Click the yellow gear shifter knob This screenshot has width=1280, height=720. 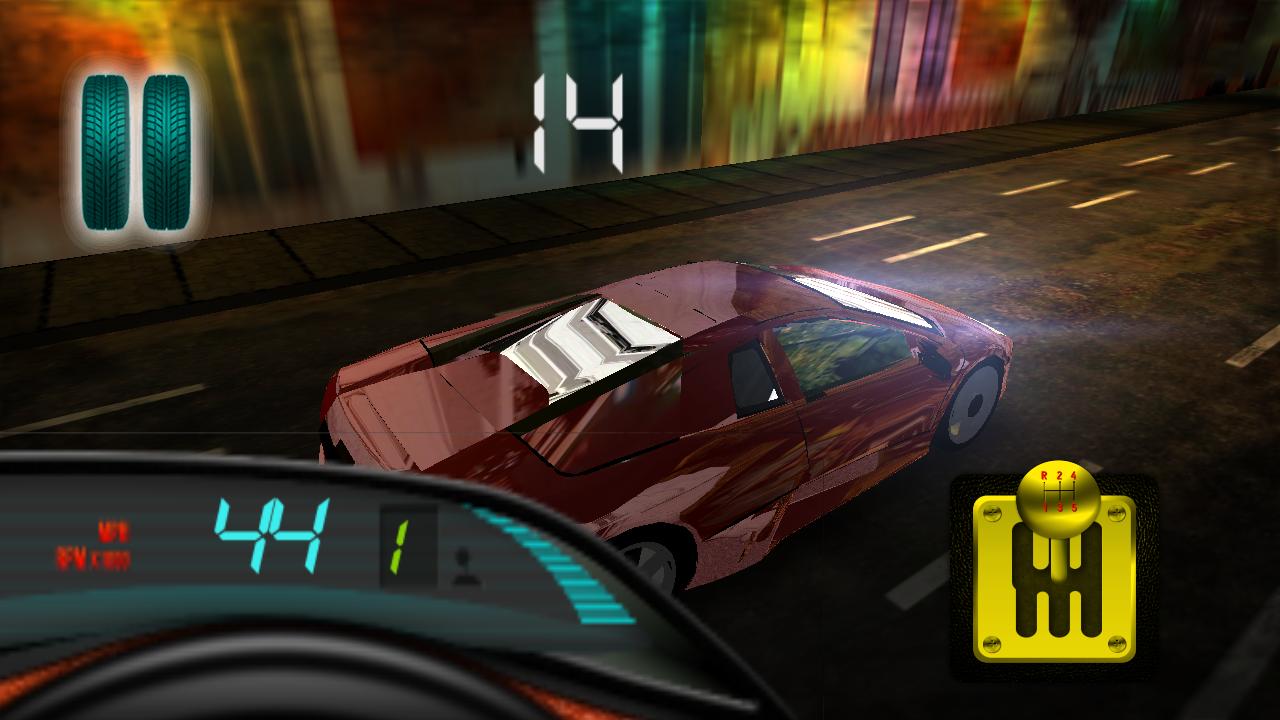(1058, 499)
